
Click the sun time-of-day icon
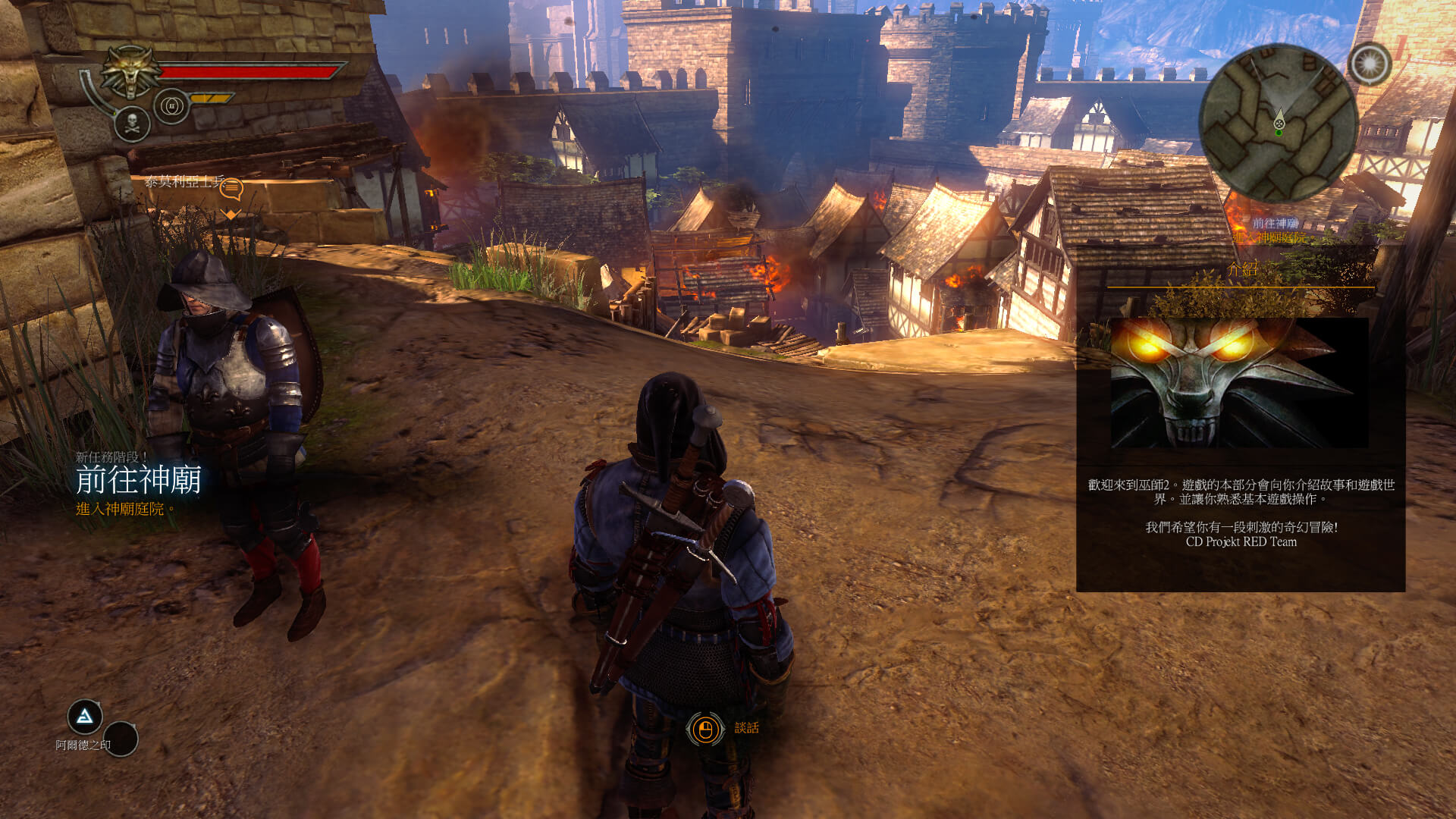[x=1370, y=64]
